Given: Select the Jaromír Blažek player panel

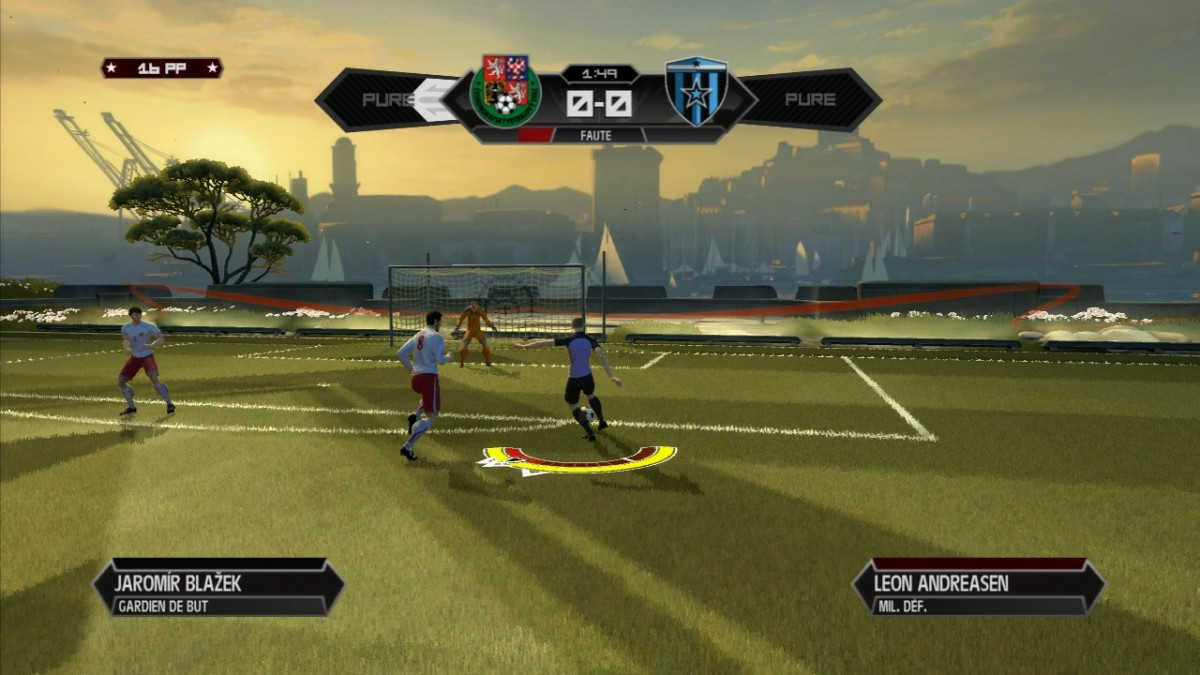Looking at the screenshot, I should coord(219,587).
